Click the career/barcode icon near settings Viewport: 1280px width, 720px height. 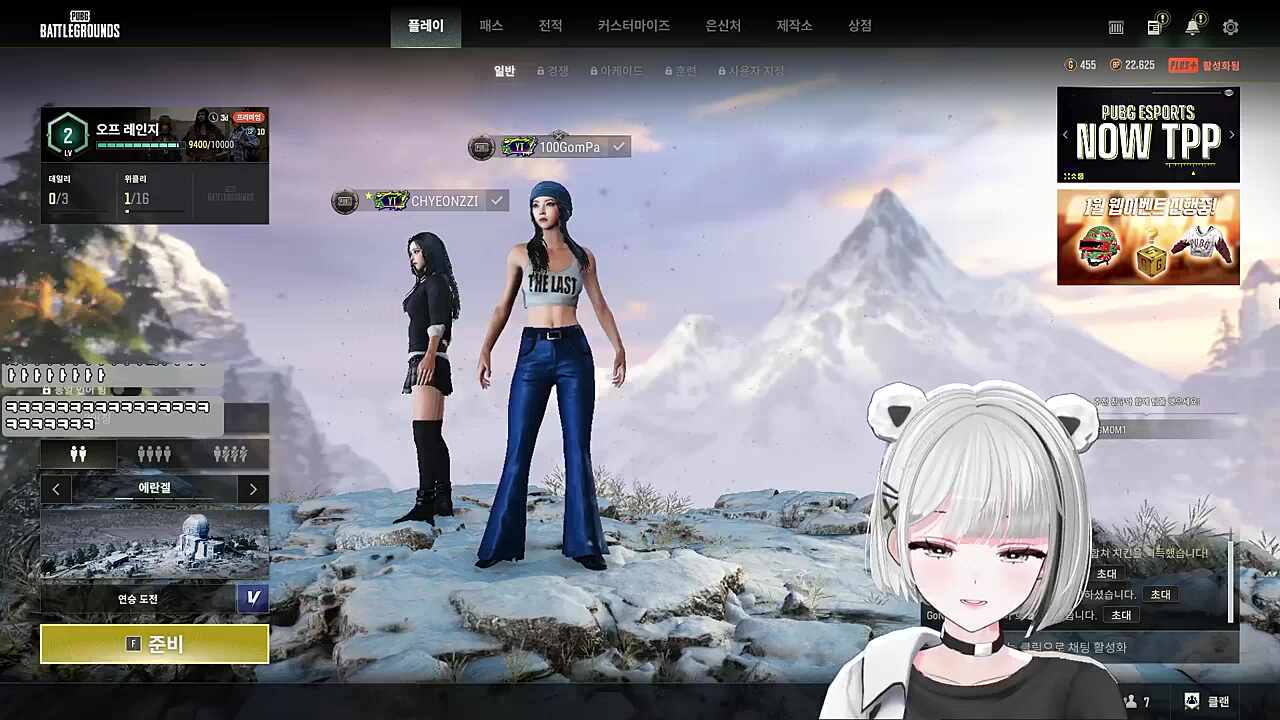point(1115,27)
